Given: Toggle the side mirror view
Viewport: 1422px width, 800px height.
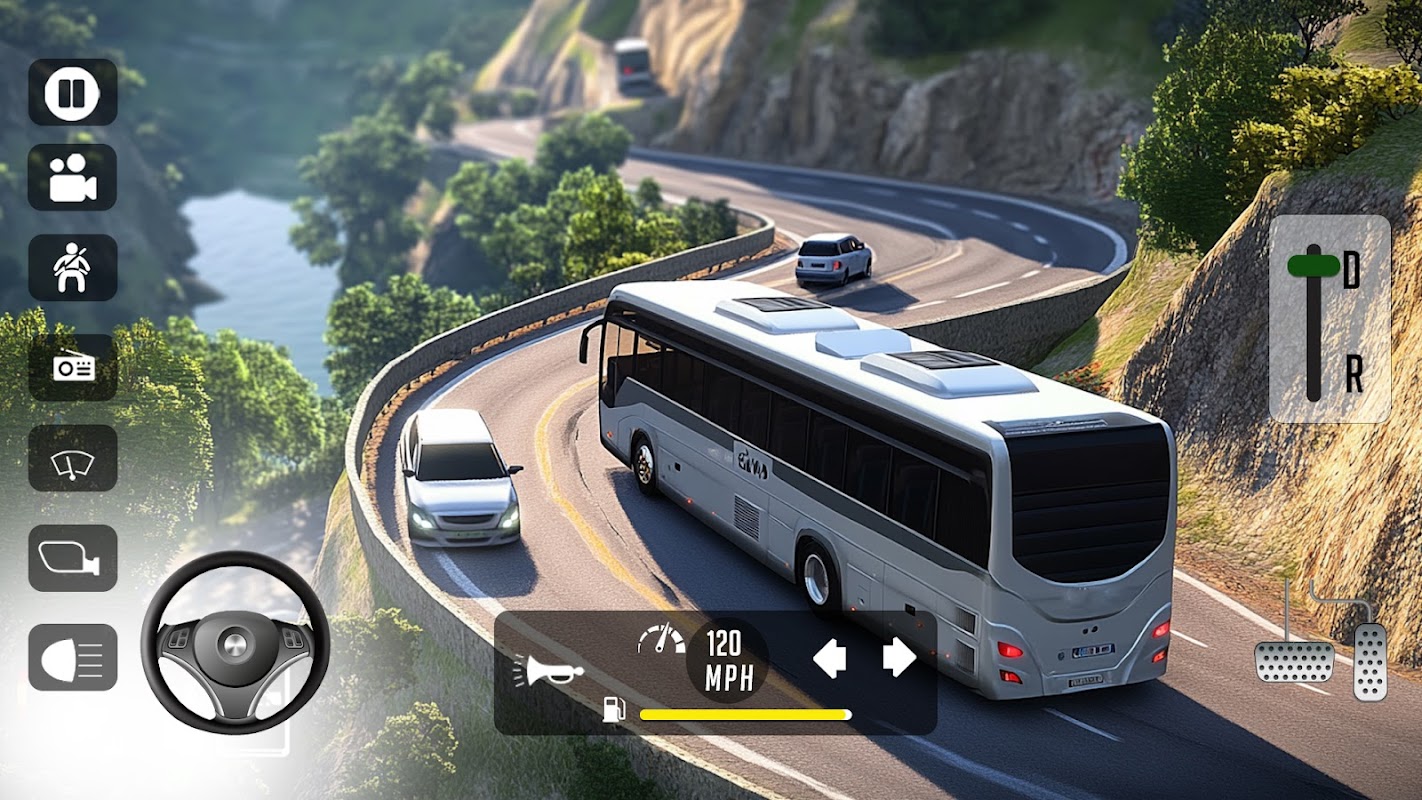Looking at the screenshot, I should [72, 558].
